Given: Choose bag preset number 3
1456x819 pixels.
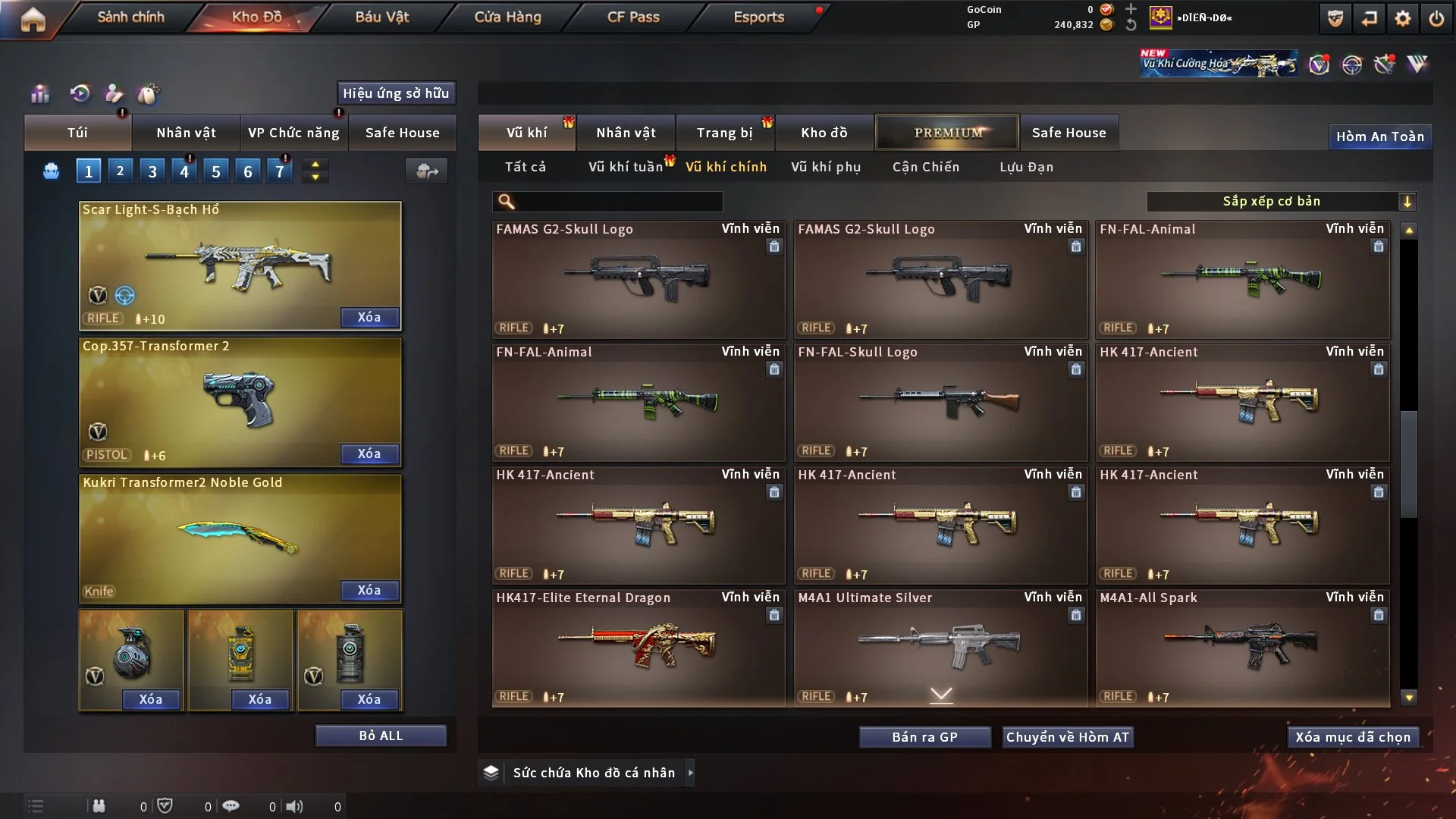Looking at the screenshot, I should tap(152, 171).
